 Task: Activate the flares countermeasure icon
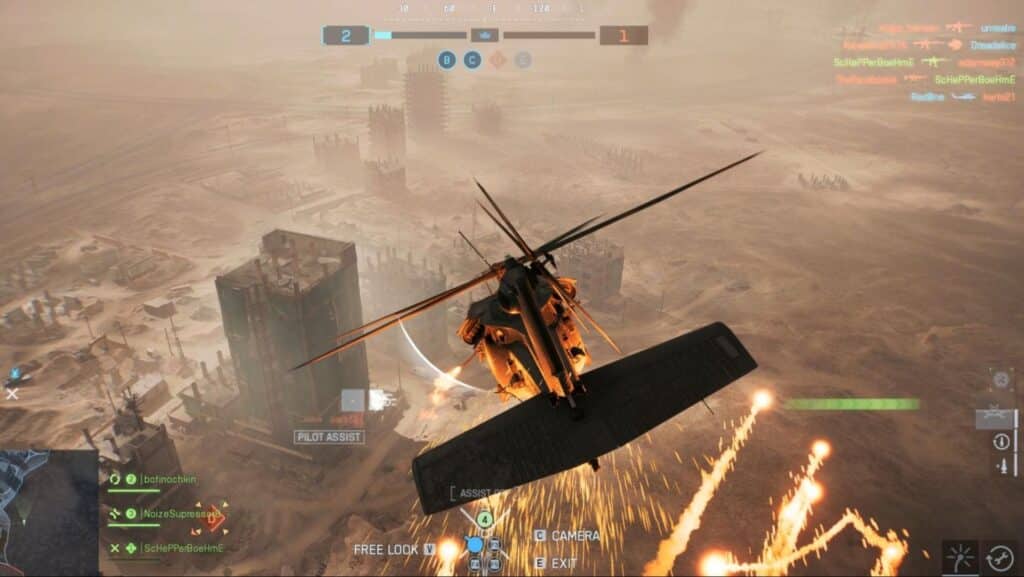[x=960, y=557]
